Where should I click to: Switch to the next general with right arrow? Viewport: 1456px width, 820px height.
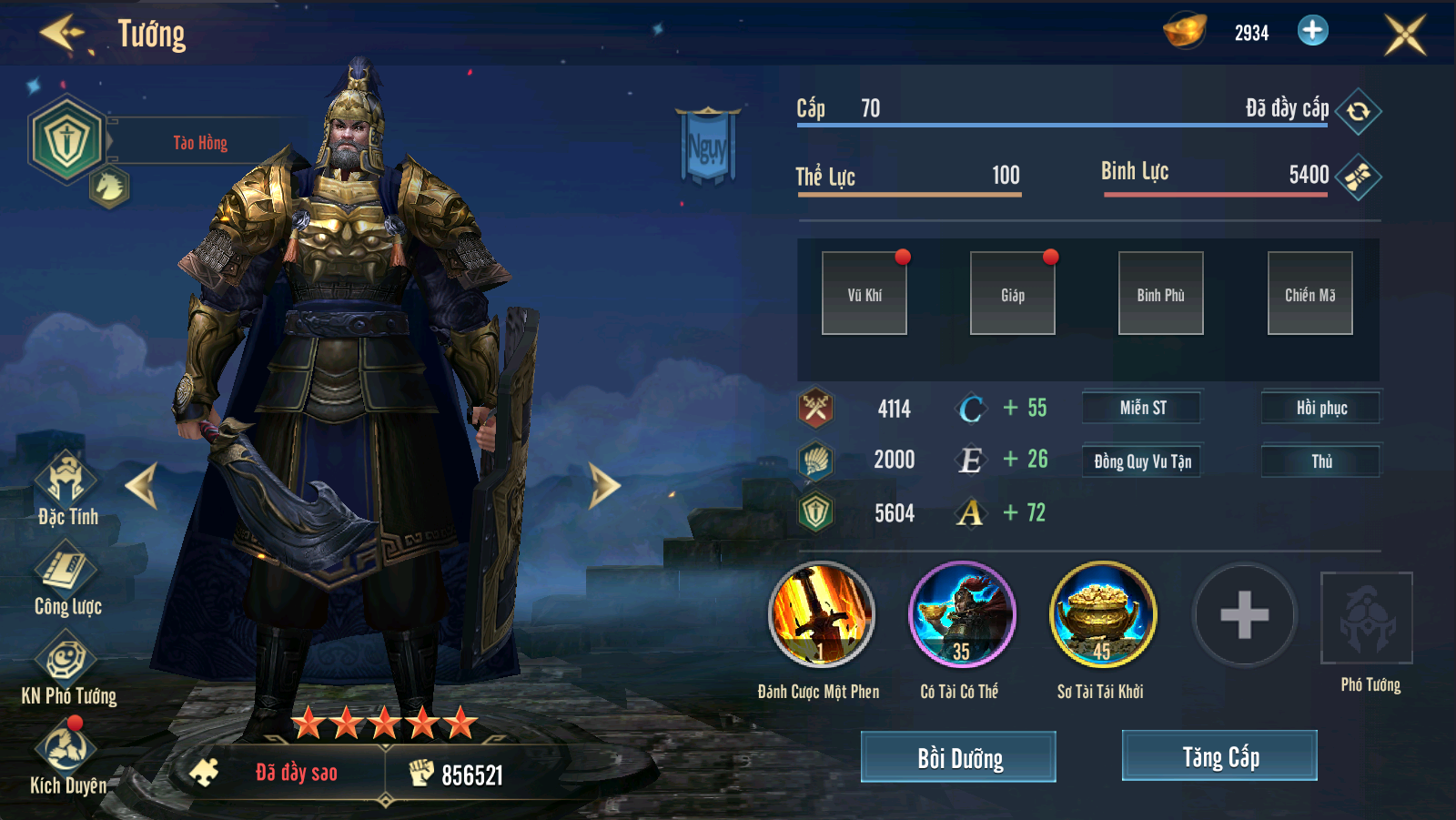(x=603, y=485)
